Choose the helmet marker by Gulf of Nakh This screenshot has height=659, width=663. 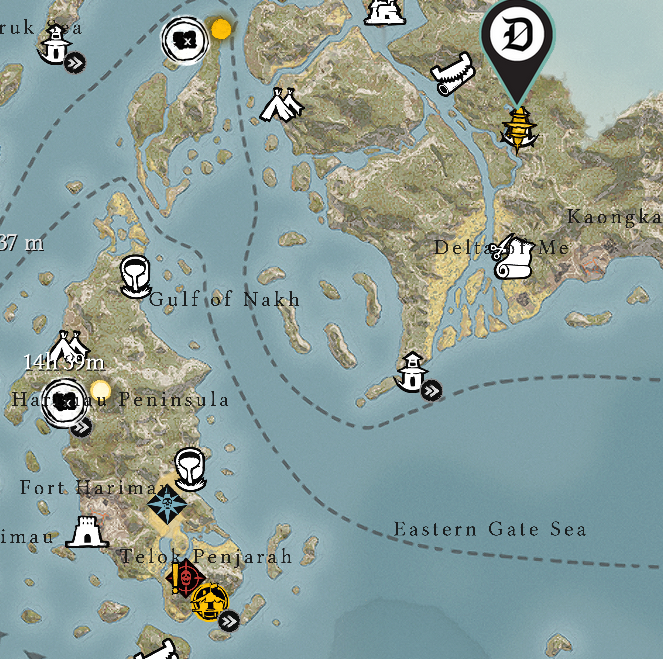click(x=134, y=276)
